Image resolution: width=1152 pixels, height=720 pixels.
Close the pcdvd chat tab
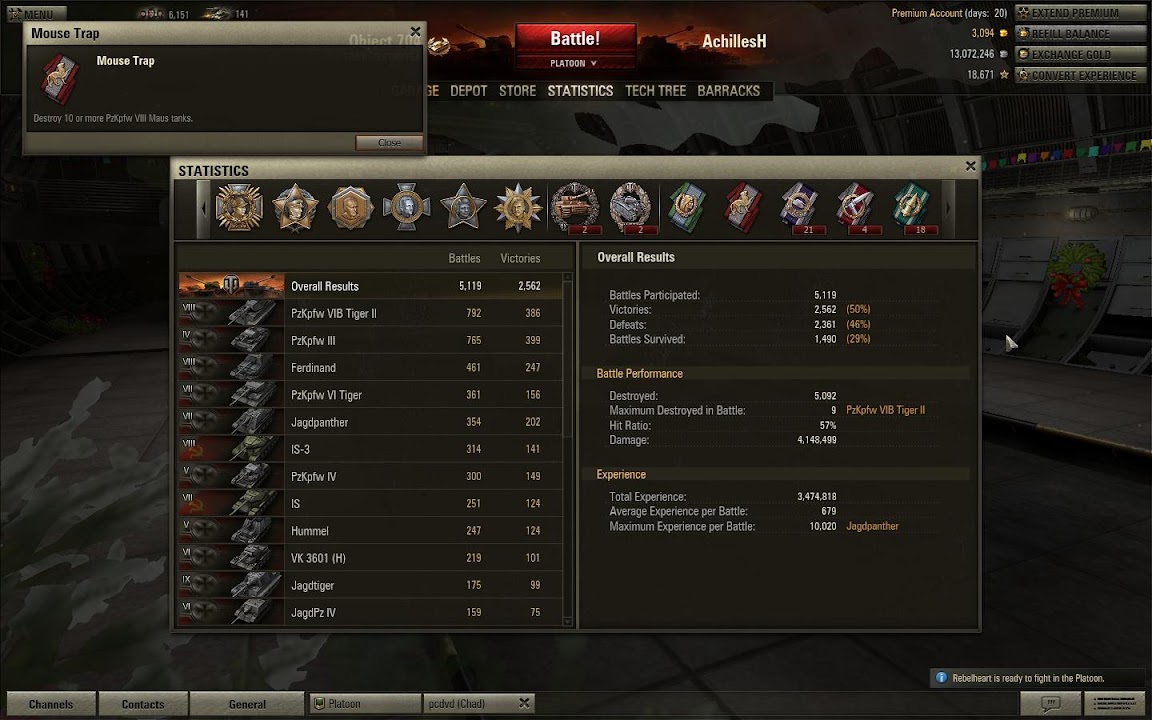(524, 704)
